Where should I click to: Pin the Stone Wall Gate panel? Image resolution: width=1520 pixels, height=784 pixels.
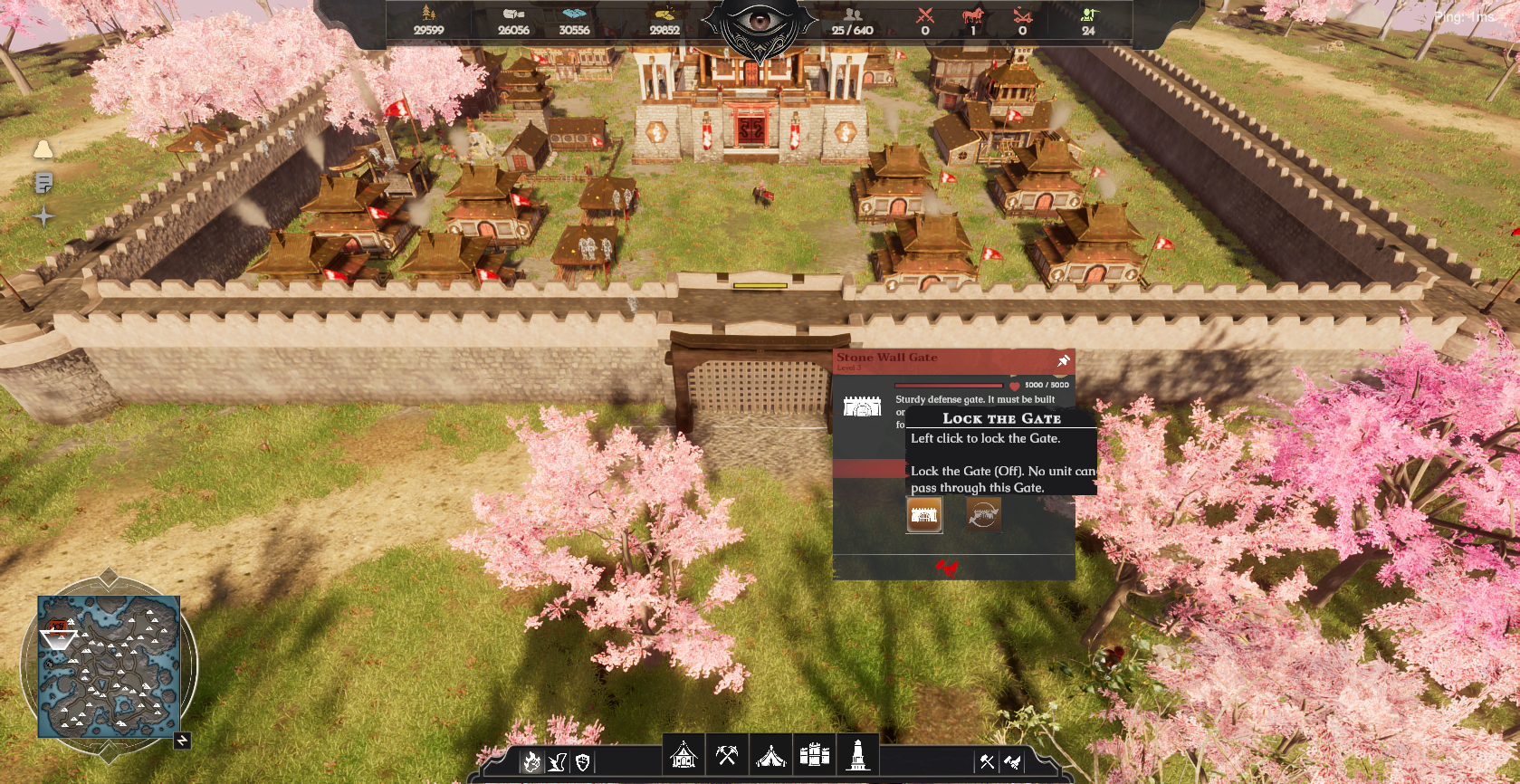coord(1064,361)
